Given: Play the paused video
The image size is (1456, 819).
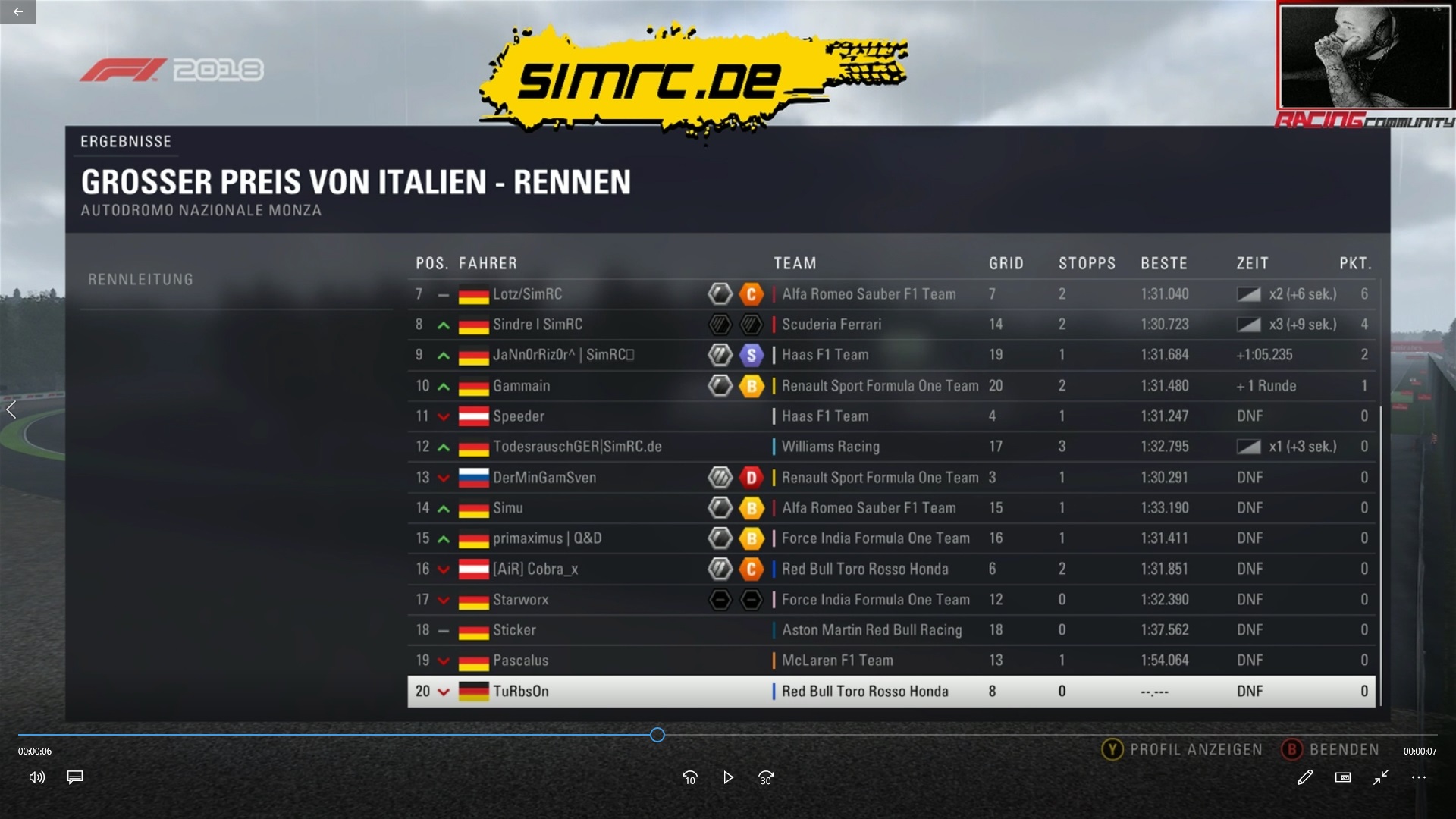Looking at the screenshot, I should pos(728,777).
